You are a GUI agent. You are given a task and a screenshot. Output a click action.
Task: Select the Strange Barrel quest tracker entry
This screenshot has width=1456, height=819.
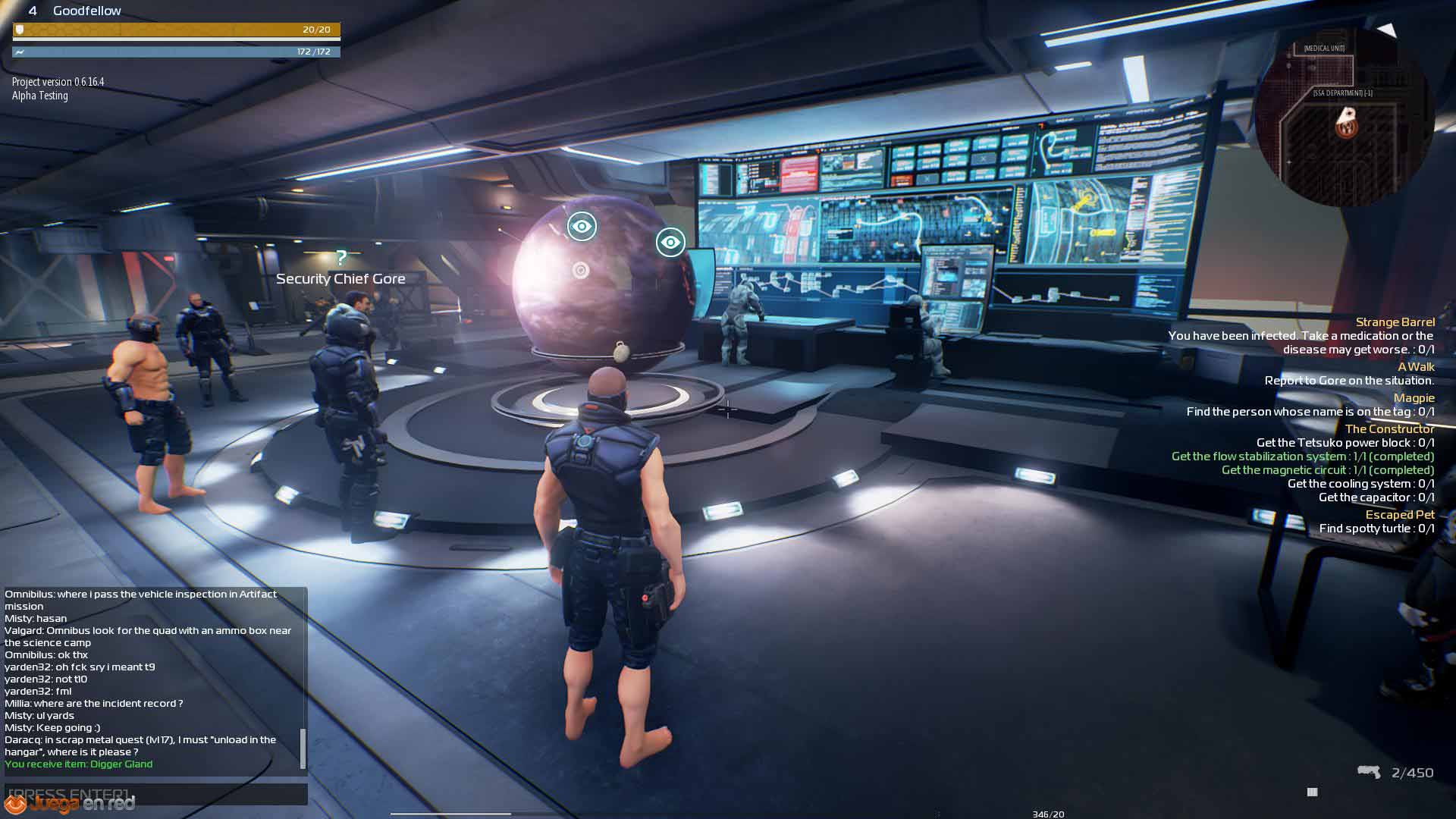coord(1395,322)
